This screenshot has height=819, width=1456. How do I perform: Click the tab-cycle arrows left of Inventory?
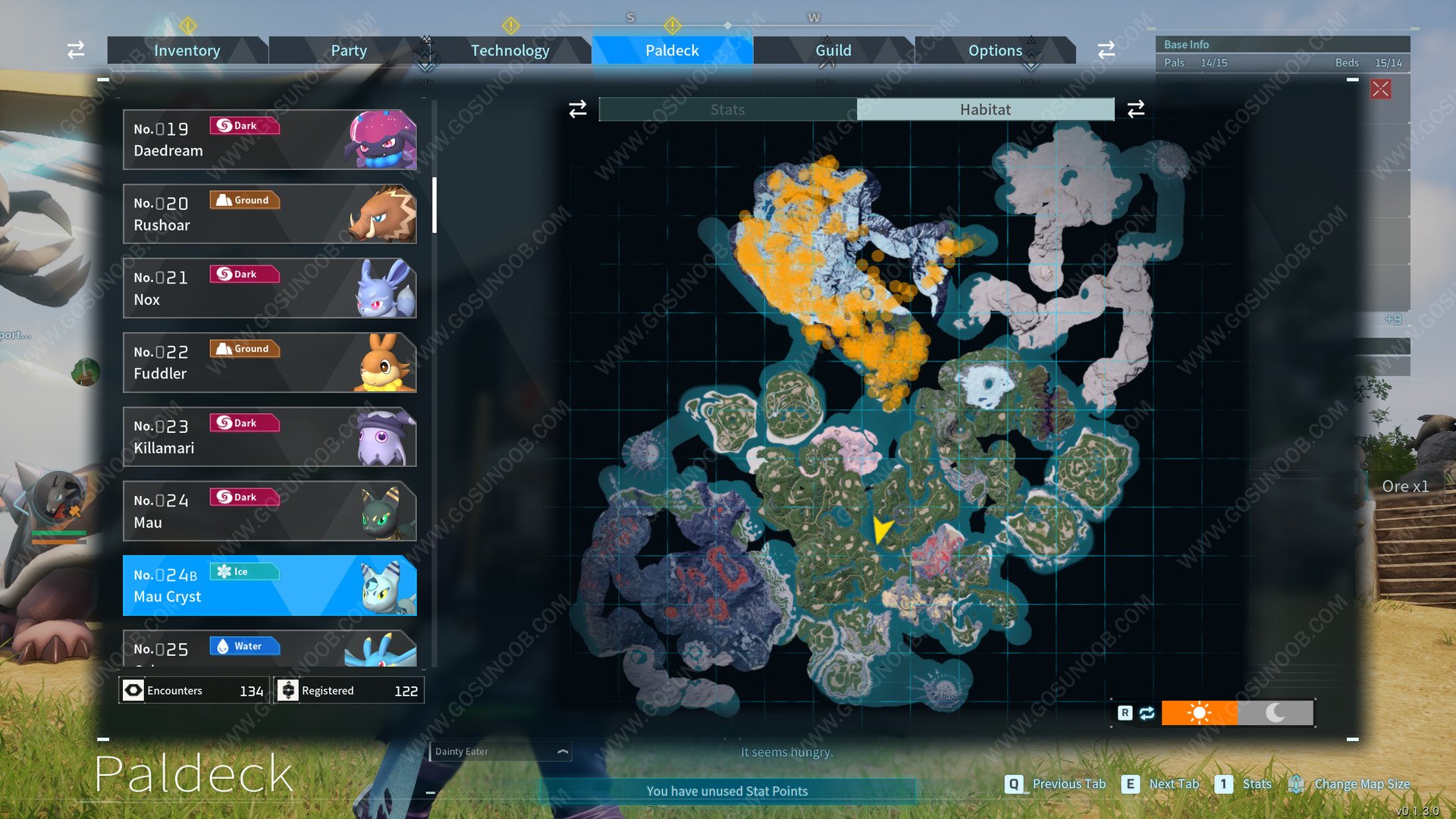(x=75, y=49)
